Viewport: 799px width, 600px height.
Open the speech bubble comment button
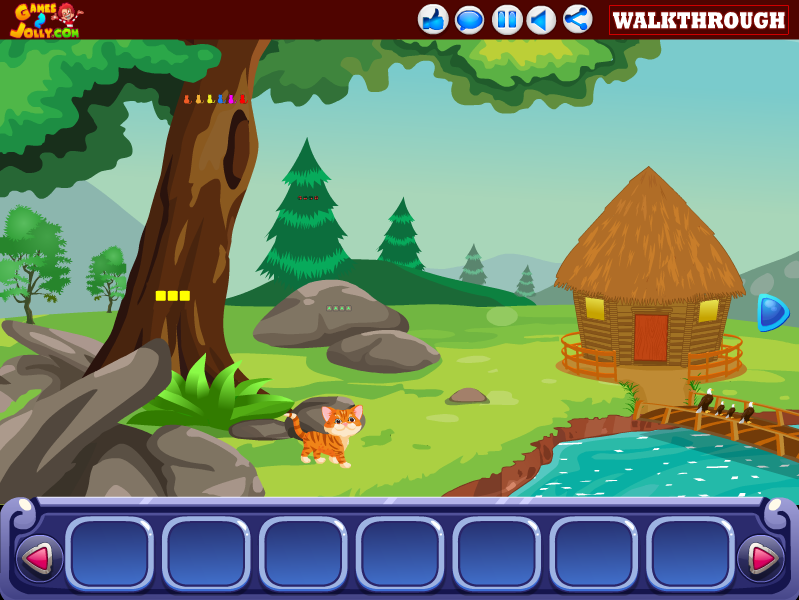click(x=469, y=19)
